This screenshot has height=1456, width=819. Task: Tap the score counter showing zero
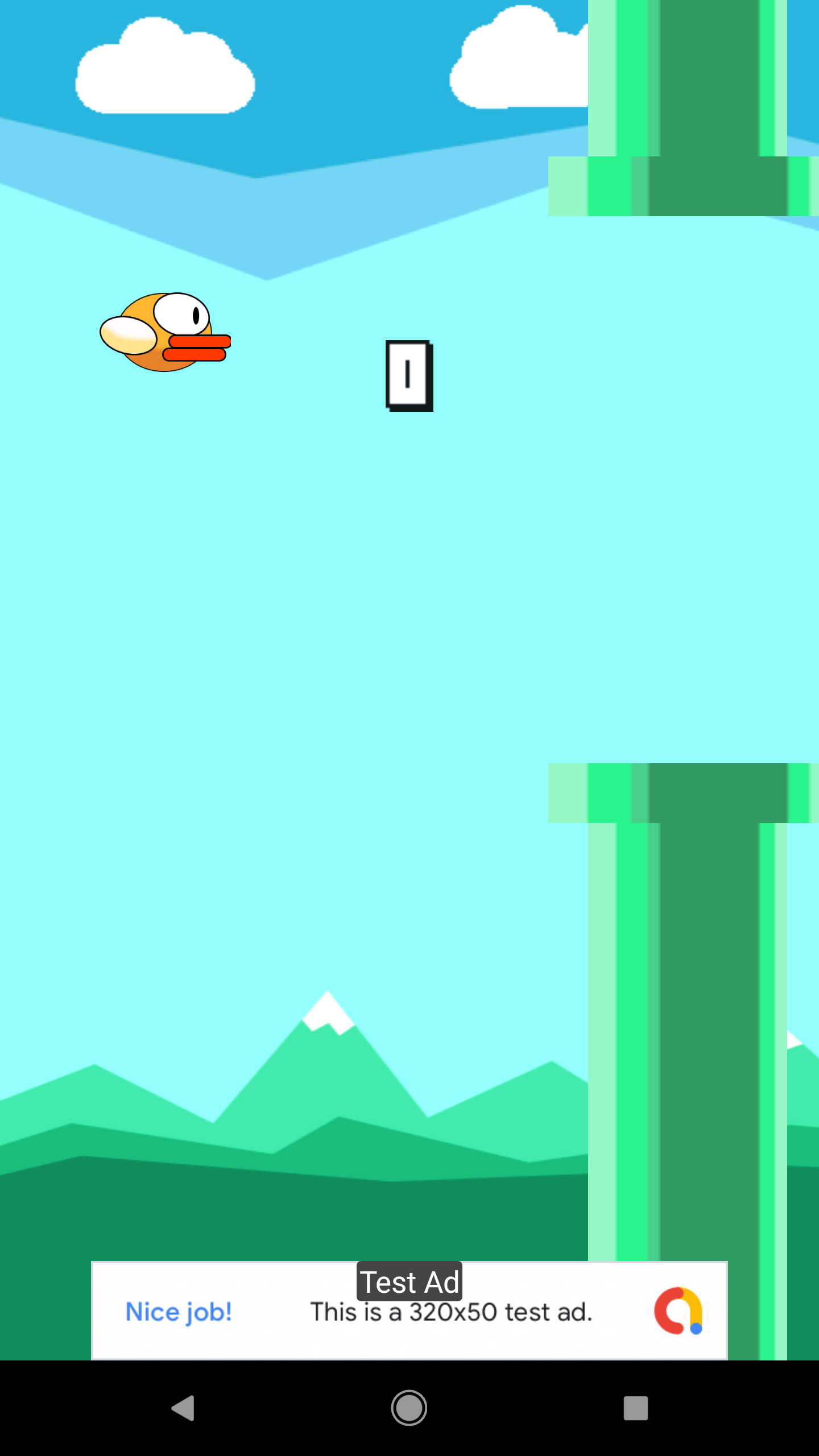click(409, 375)
